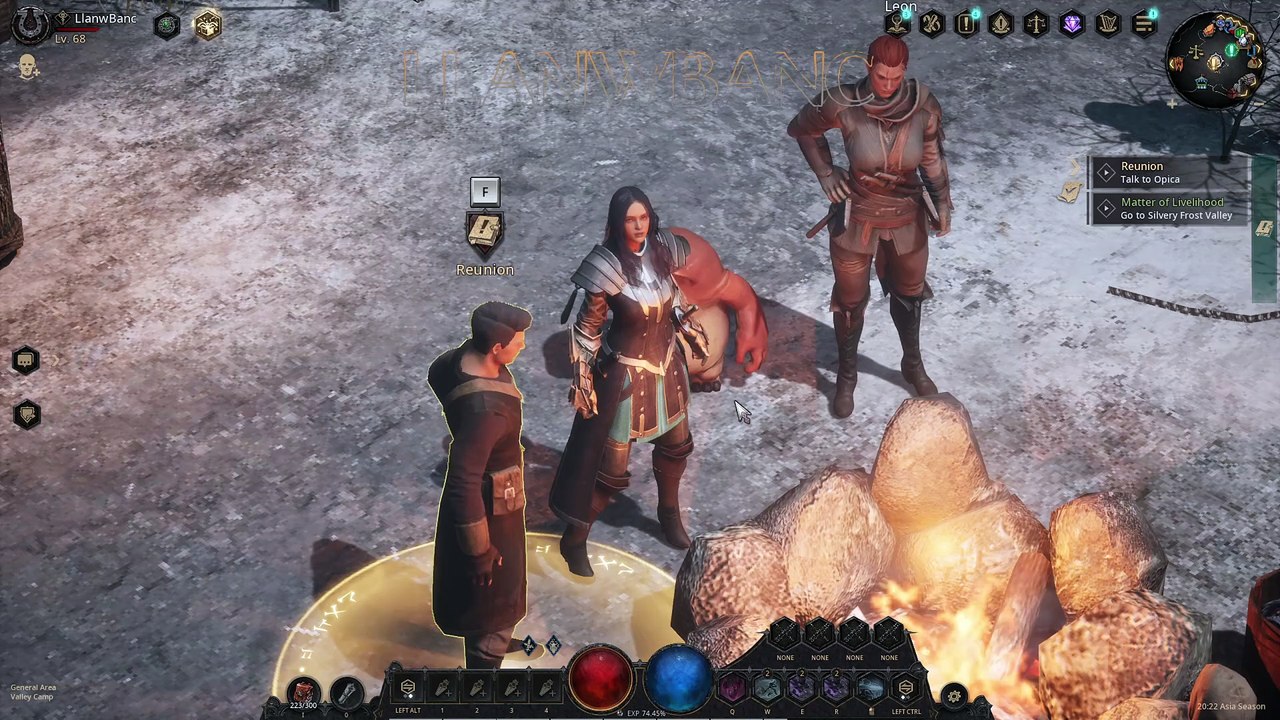Screen dimensions: 1280x720
Task: Open the purple diamond shop icon
Action: pos(1072,24)
